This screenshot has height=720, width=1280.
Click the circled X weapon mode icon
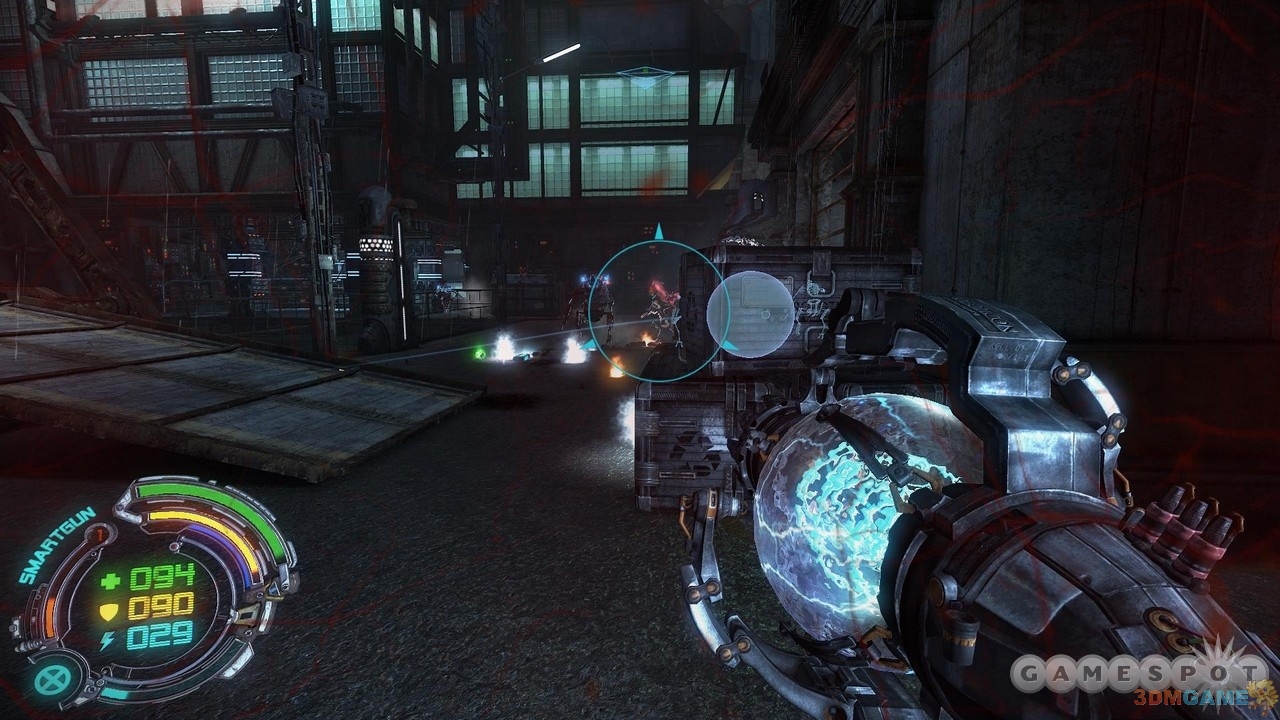coord(48,680)
